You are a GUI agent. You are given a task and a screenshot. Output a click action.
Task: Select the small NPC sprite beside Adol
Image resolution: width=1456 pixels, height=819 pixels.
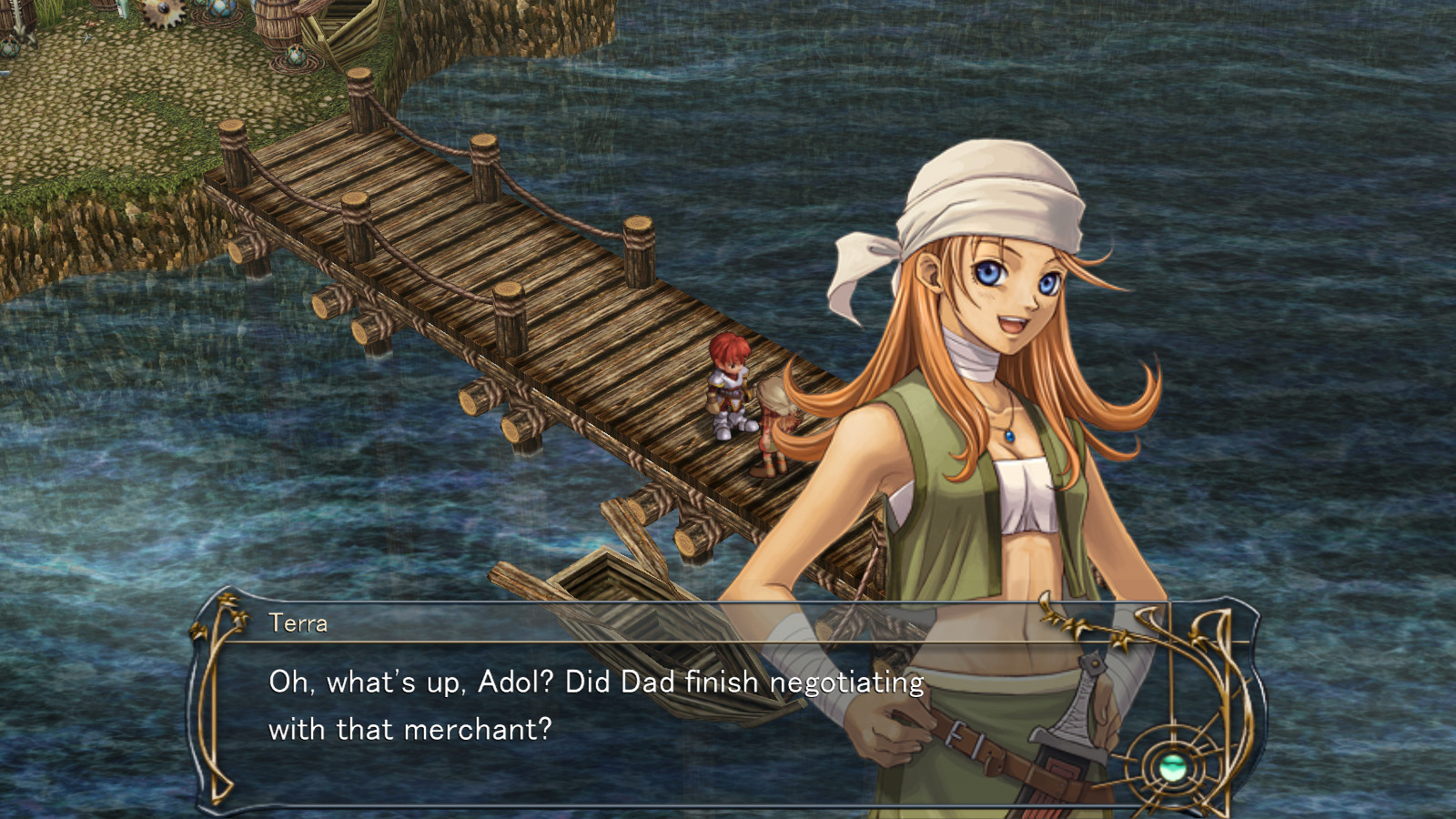click(773, 428)
